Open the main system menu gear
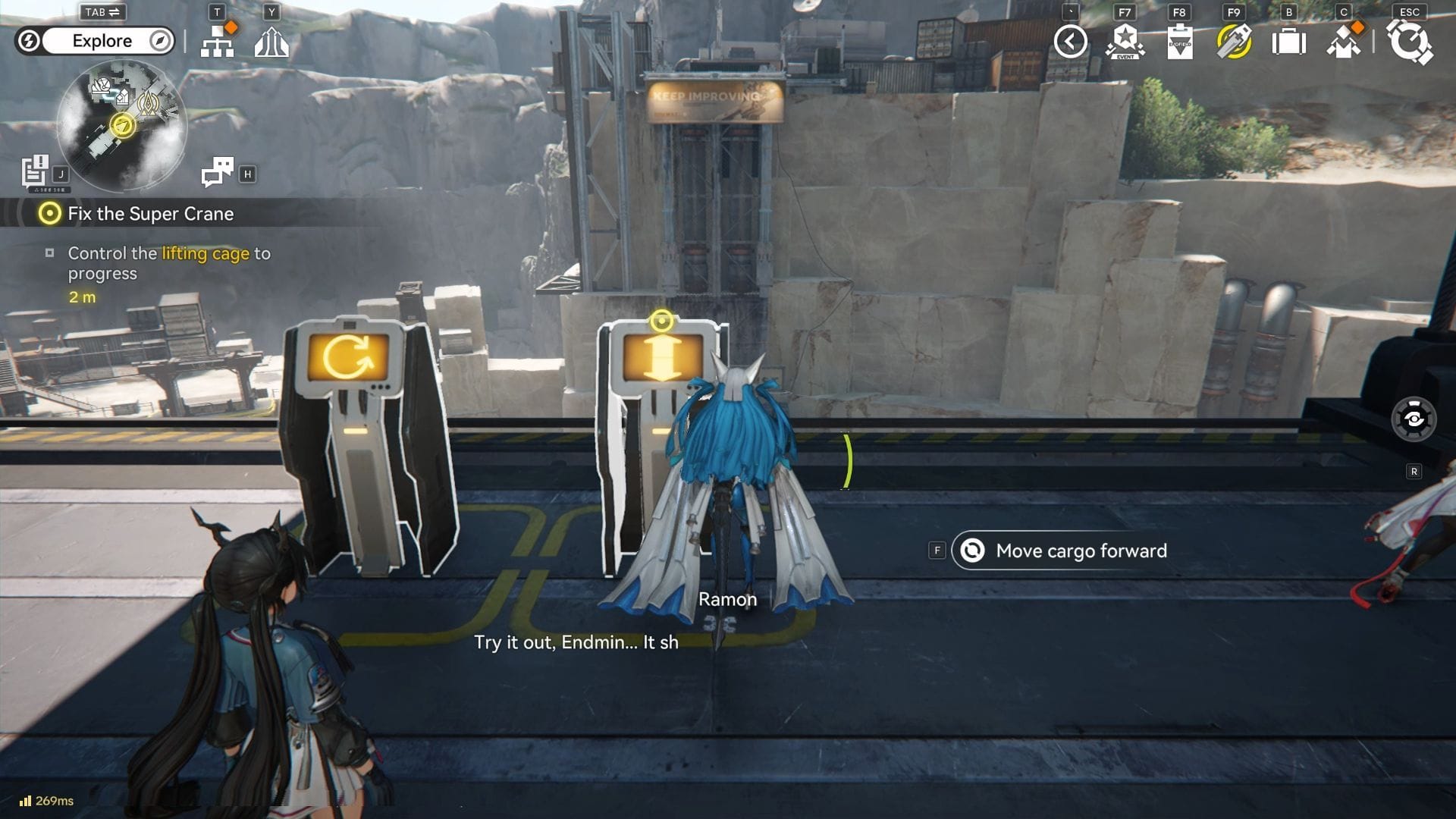Viewport: 1456px width, 819px height. pos(1409,42)
